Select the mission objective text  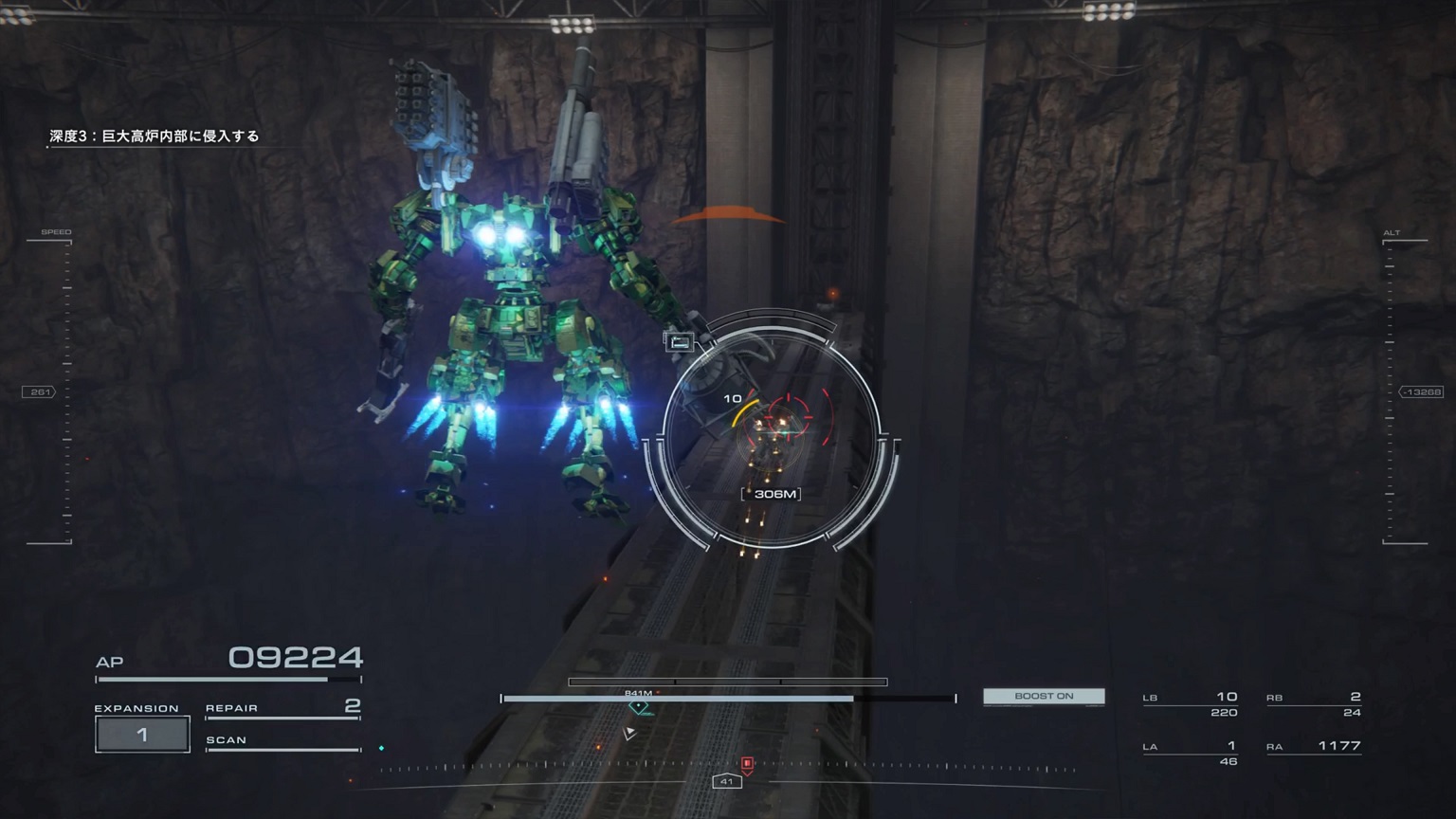(155, 136)
